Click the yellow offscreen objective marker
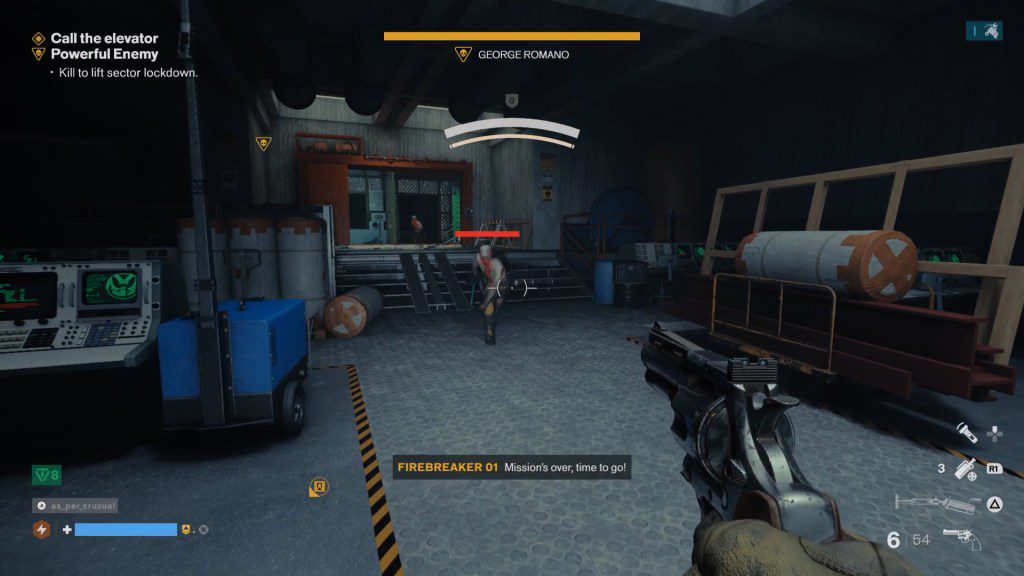The image size is (1024, 576). (x=318, y=488)
